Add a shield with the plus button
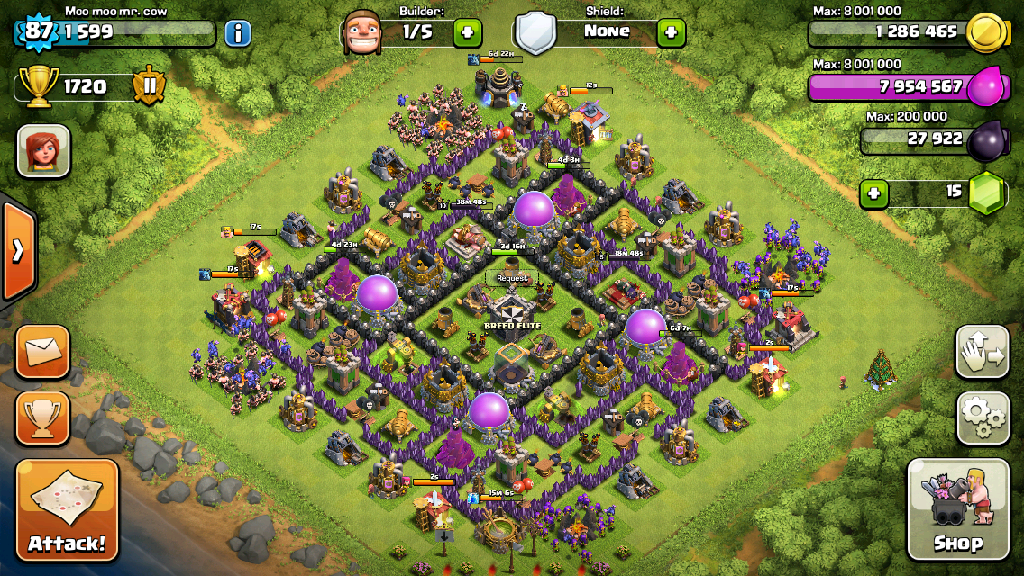The image size is (1024, 576). [671, 32]
